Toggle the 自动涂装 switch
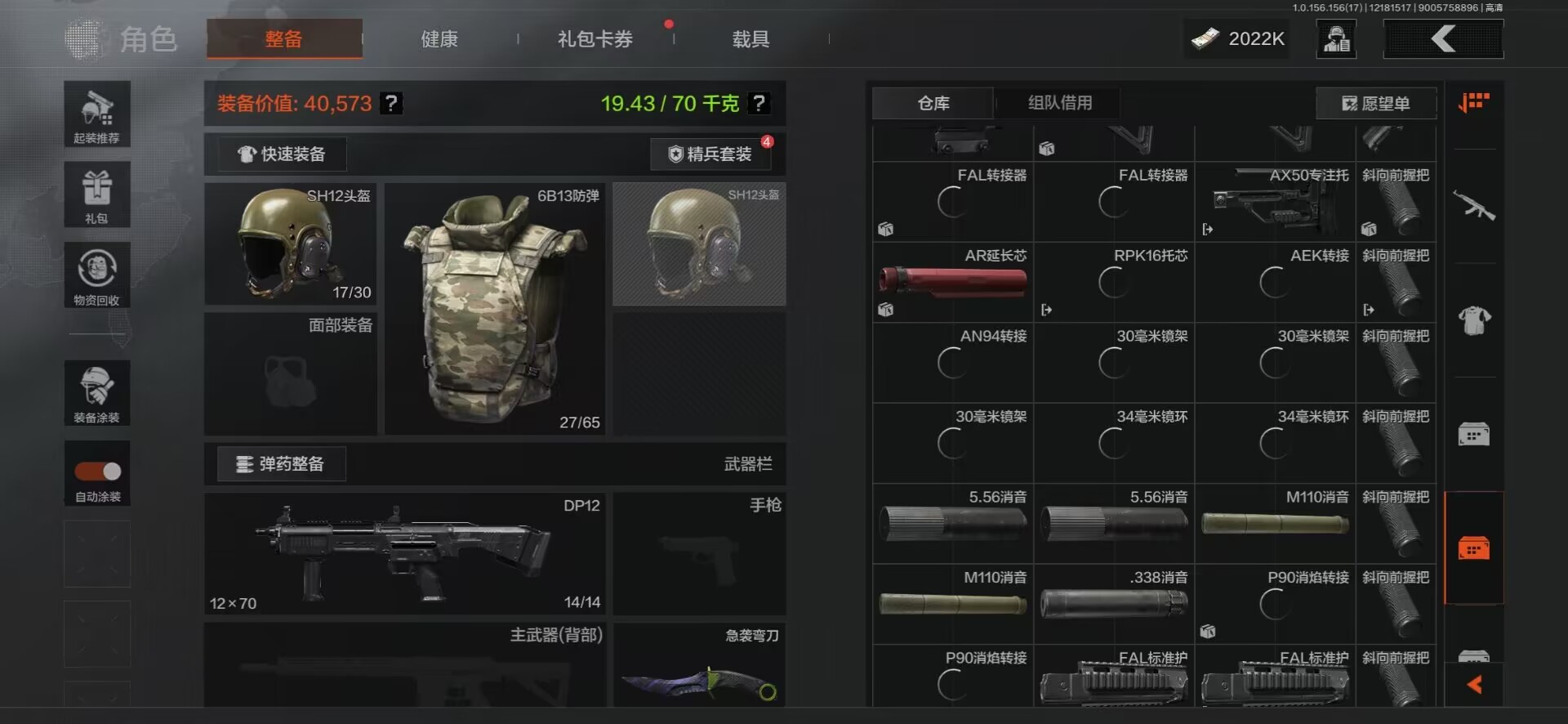The image size is (1568, 724). pos(98,471)
